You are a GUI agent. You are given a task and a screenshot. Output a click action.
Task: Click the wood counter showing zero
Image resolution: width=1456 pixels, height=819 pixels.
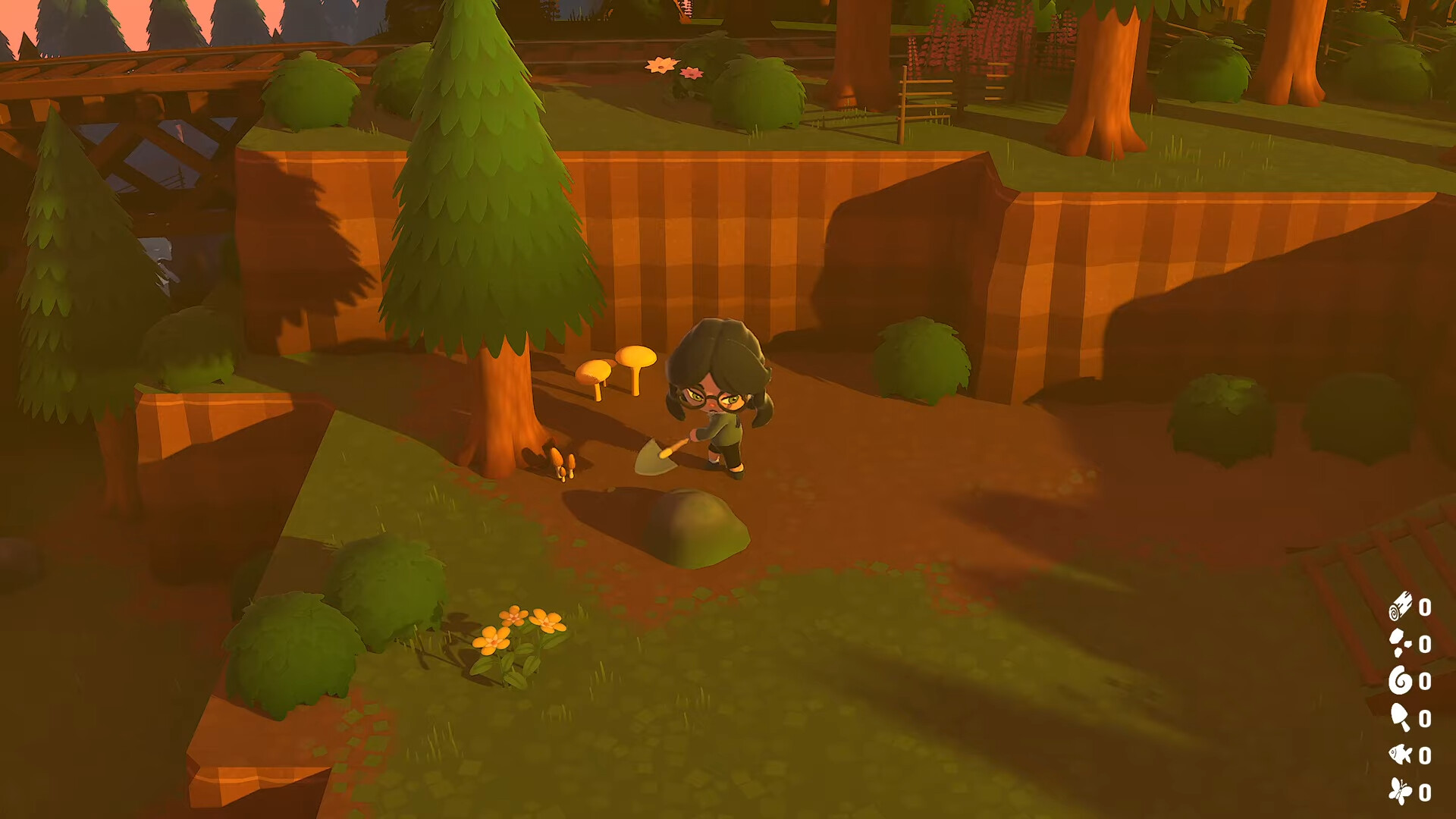point(1424,609)
